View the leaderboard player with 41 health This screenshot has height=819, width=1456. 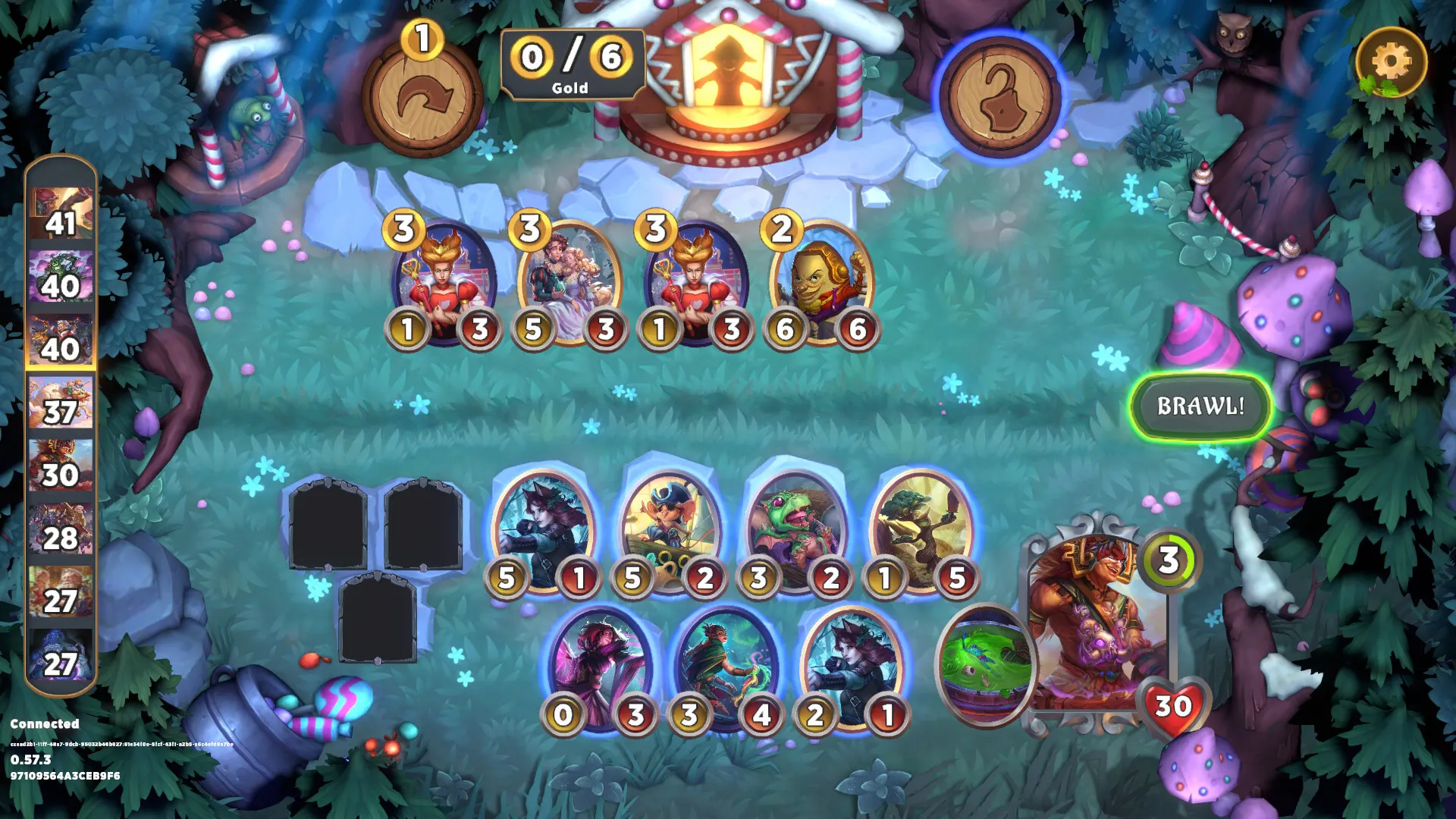(61, 214)
